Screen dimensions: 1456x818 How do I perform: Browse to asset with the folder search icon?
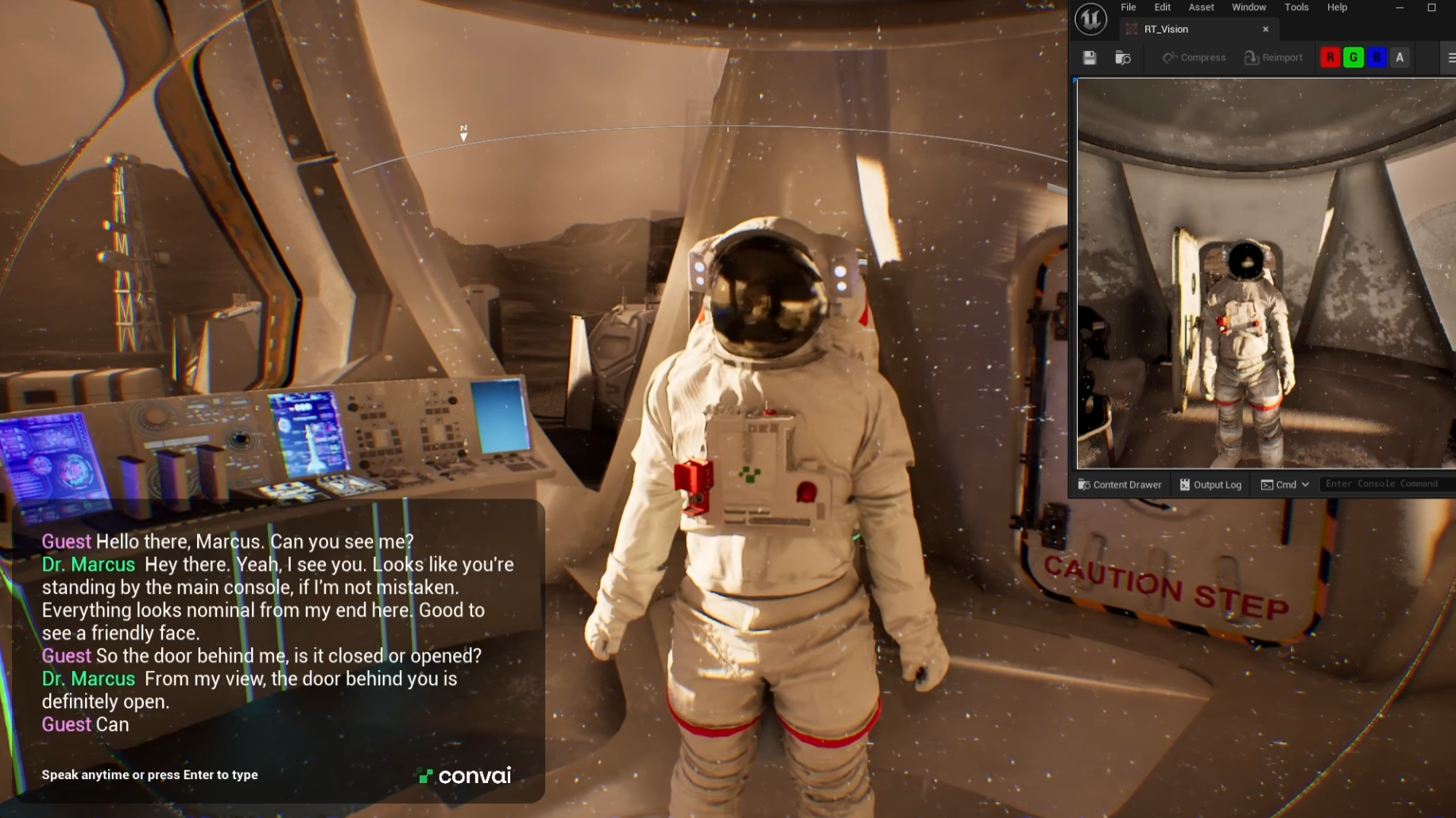coord(1122,58)
